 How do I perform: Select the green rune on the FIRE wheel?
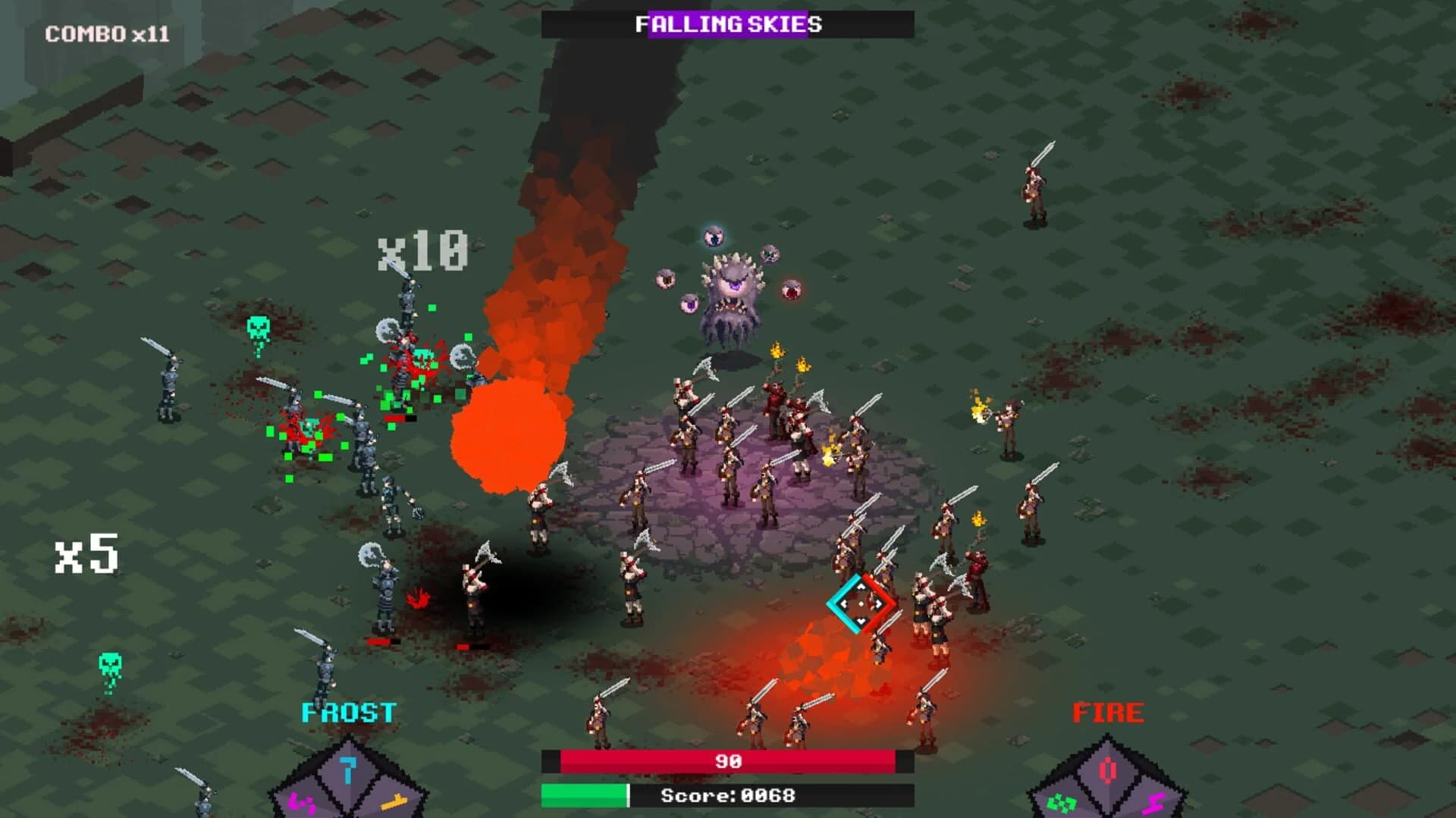(x=1063, y=803)
